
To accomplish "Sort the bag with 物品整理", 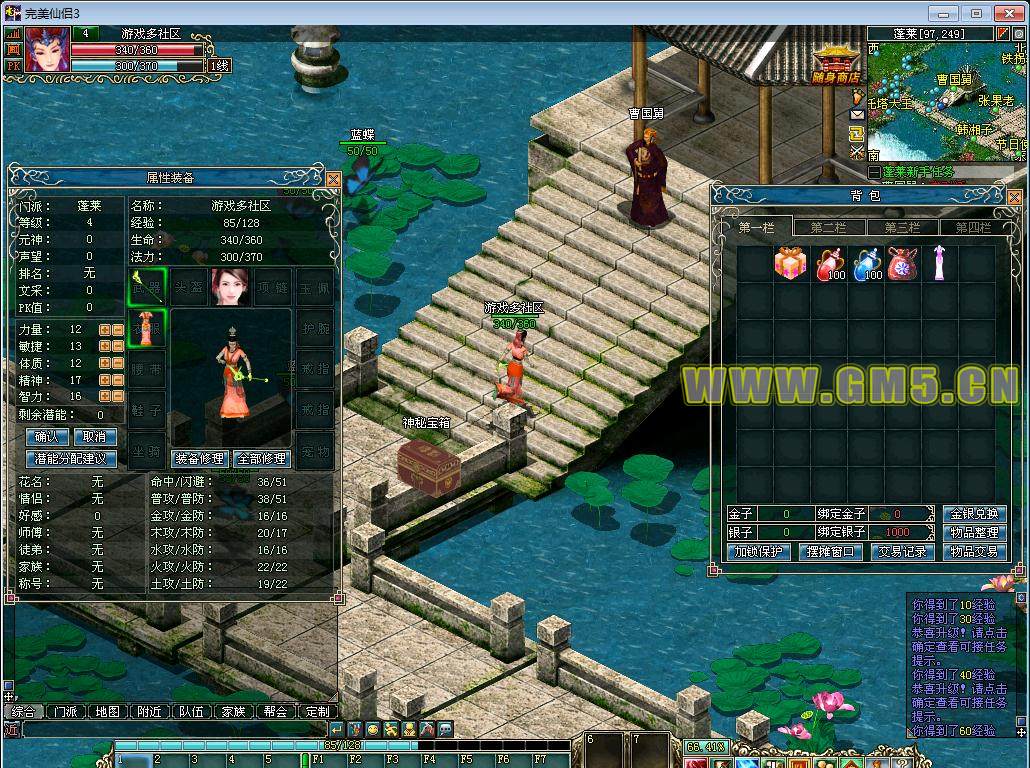I will point(973,533).
